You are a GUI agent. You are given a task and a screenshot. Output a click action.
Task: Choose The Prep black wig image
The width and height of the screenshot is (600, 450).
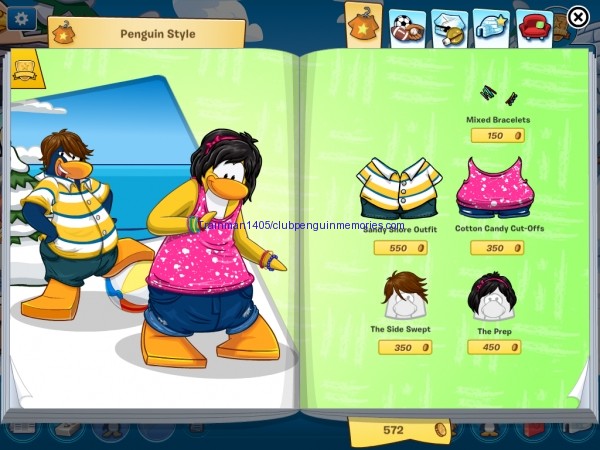pos(493,295)
